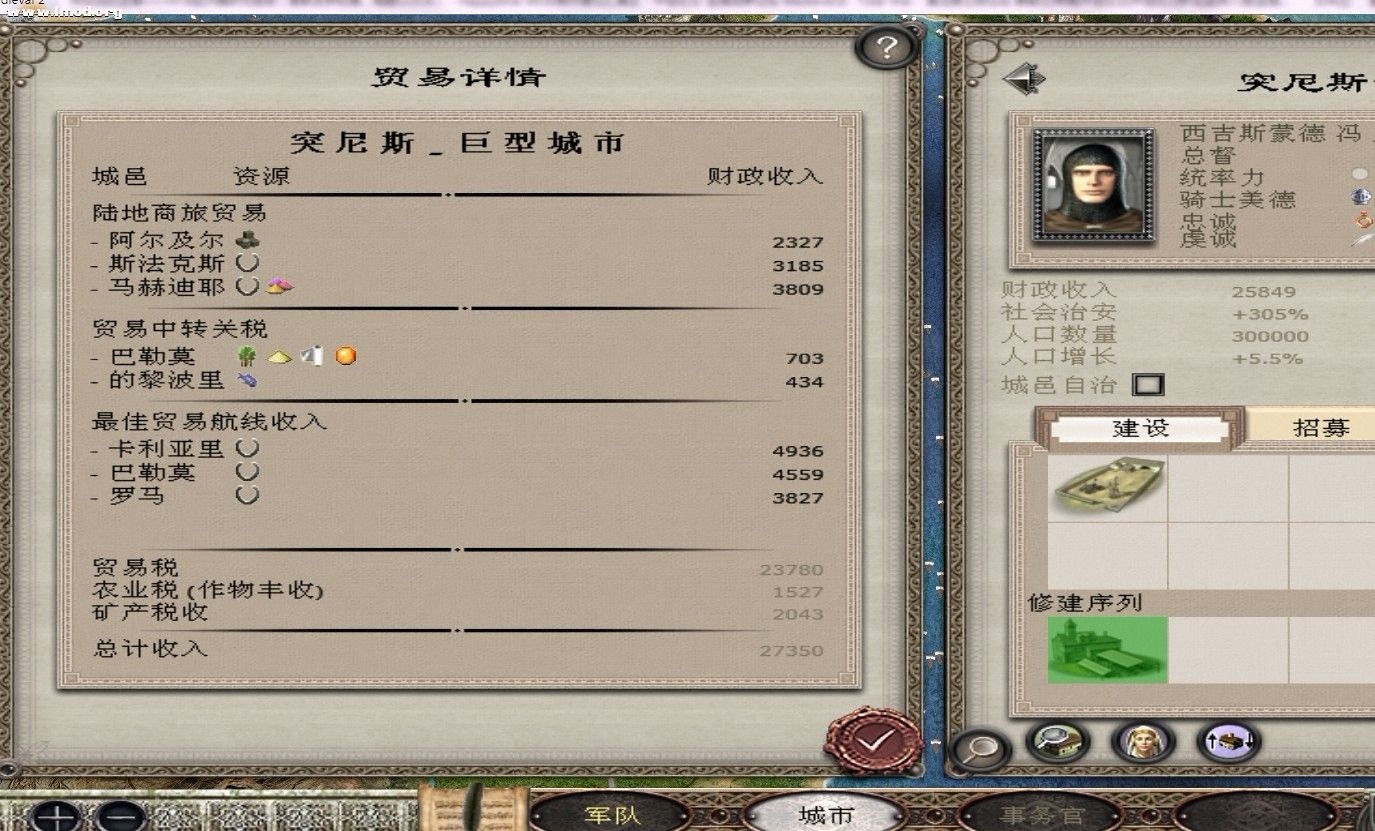Screen dimensions: 1375x831
Task: Select the princess portrait icon at panel bottom
Action: pos(1143,742)
